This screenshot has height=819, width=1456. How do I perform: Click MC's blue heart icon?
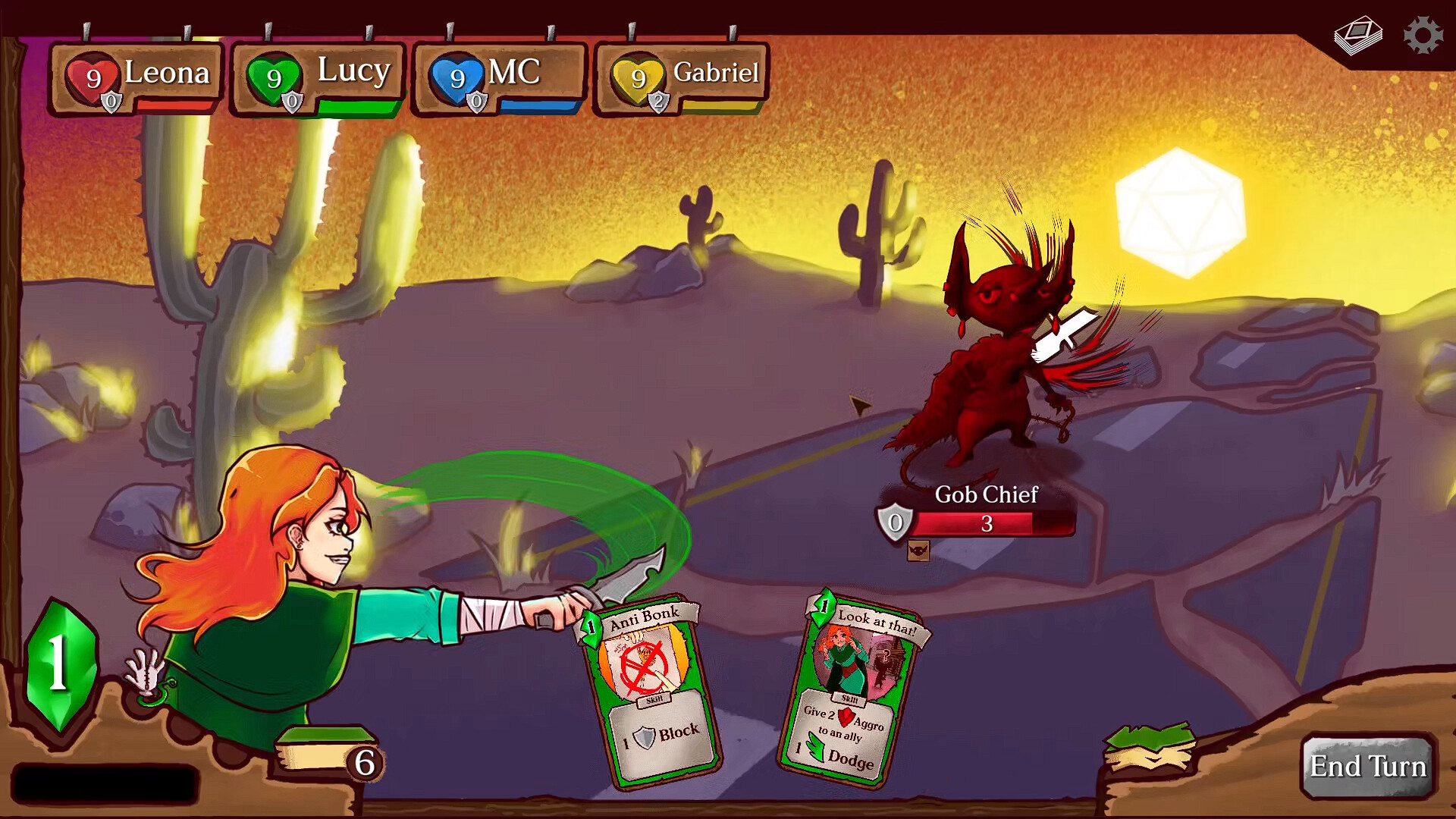click(456, 75)
